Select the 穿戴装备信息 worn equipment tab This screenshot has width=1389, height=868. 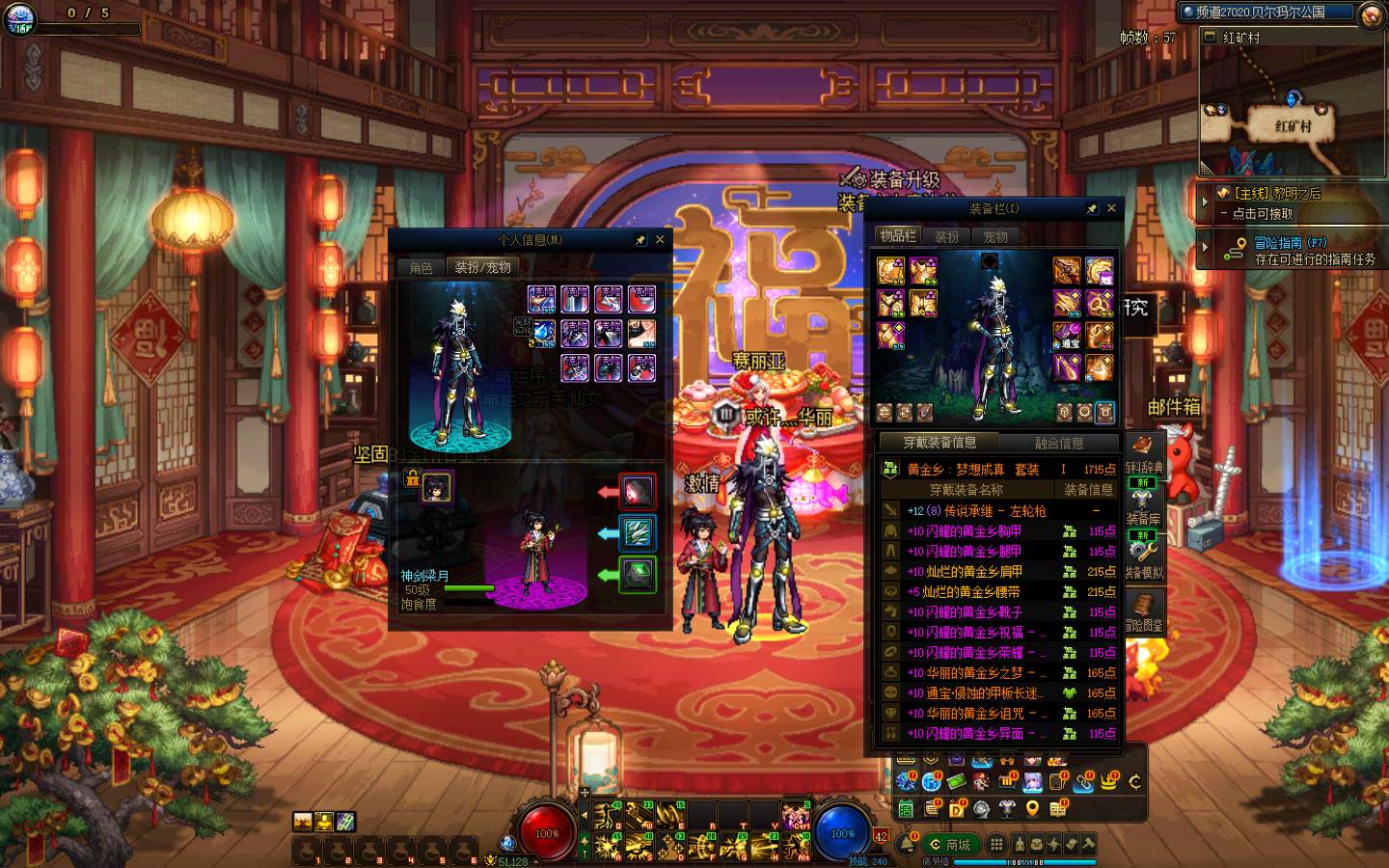(x=939, y=443)
